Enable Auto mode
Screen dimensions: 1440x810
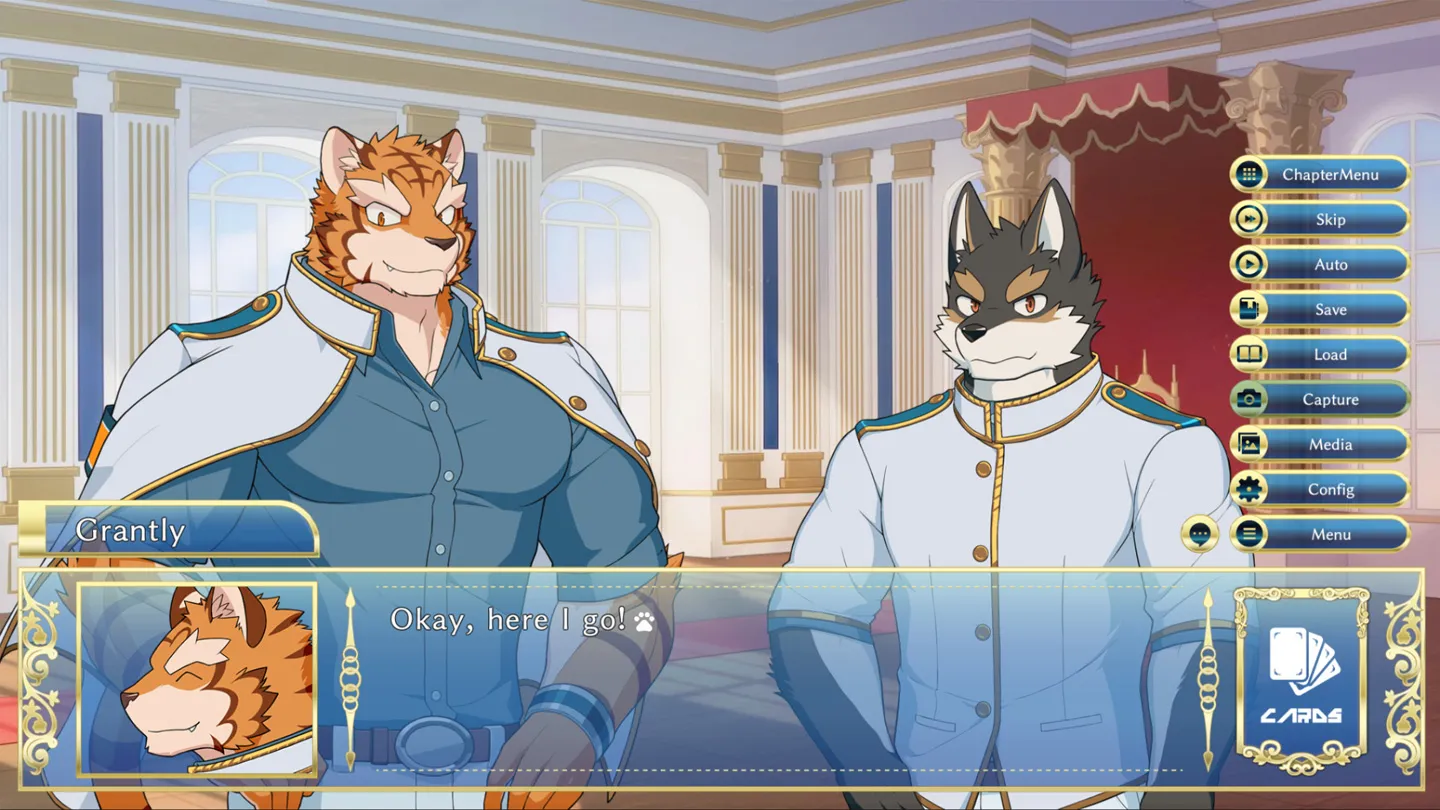click(1330, 264)
